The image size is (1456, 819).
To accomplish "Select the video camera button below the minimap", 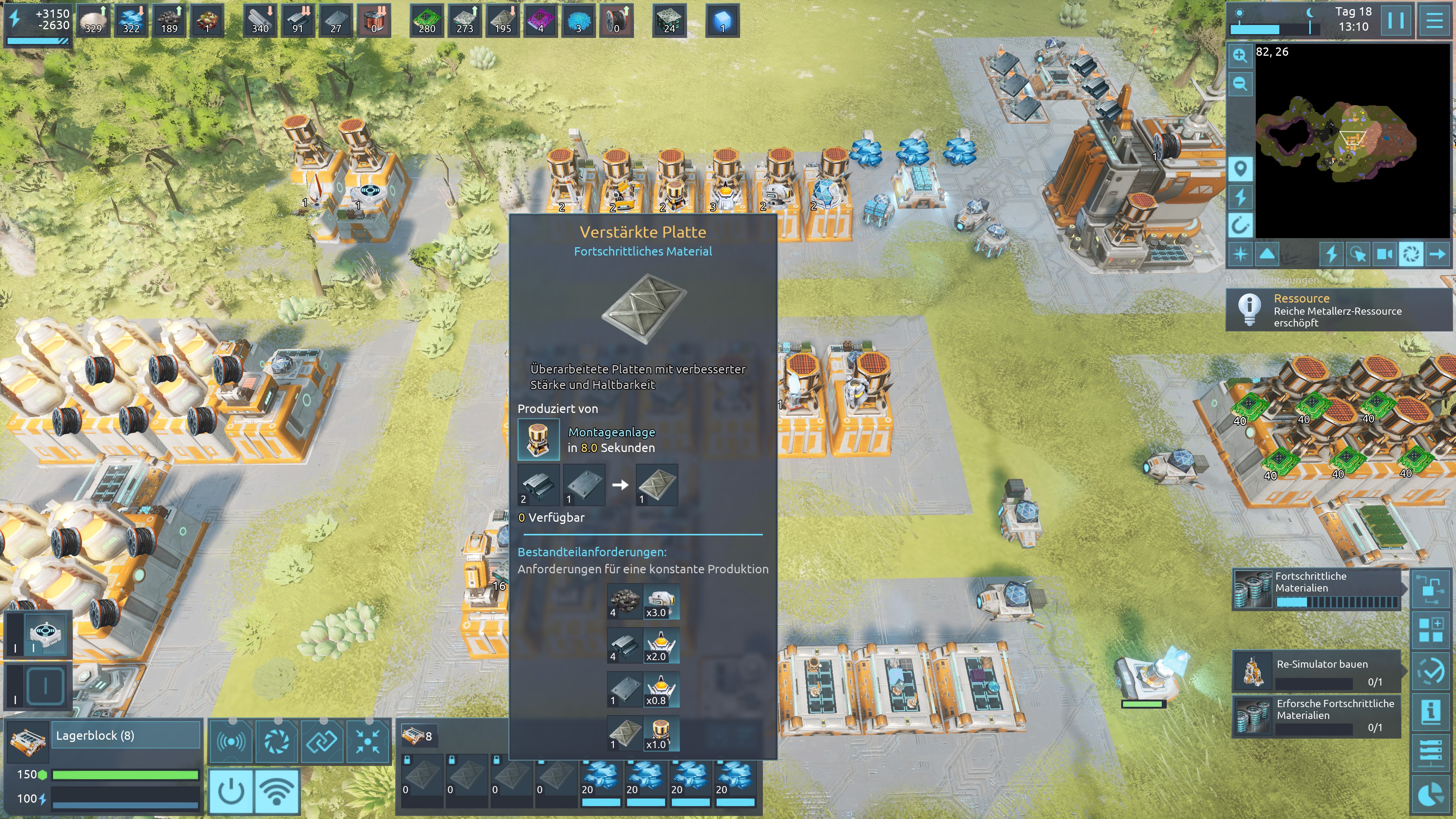I will pyautogui.click(x=1384, y=254).
